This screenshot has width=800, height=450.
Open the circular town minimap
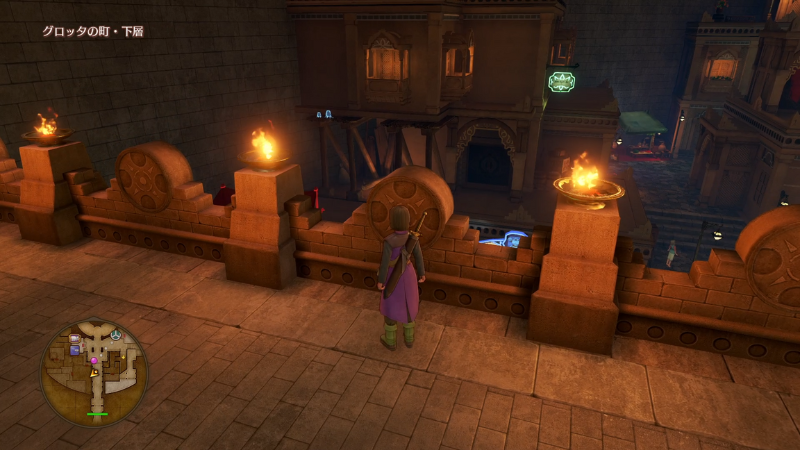click(94, 371)
